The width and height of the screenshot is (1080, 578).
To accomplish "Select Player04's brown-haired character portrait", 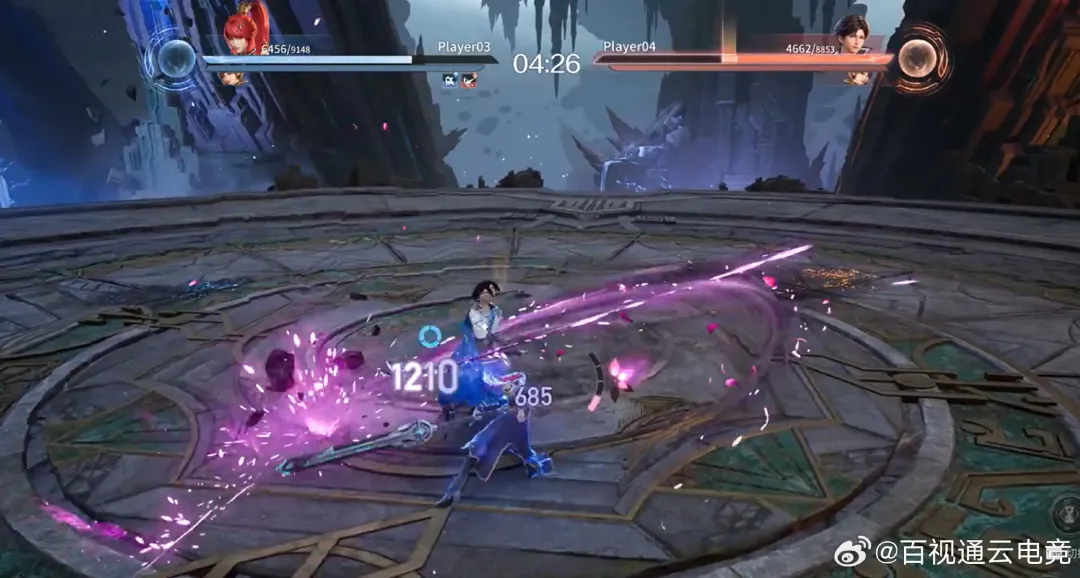I will [x=852, y=34].
